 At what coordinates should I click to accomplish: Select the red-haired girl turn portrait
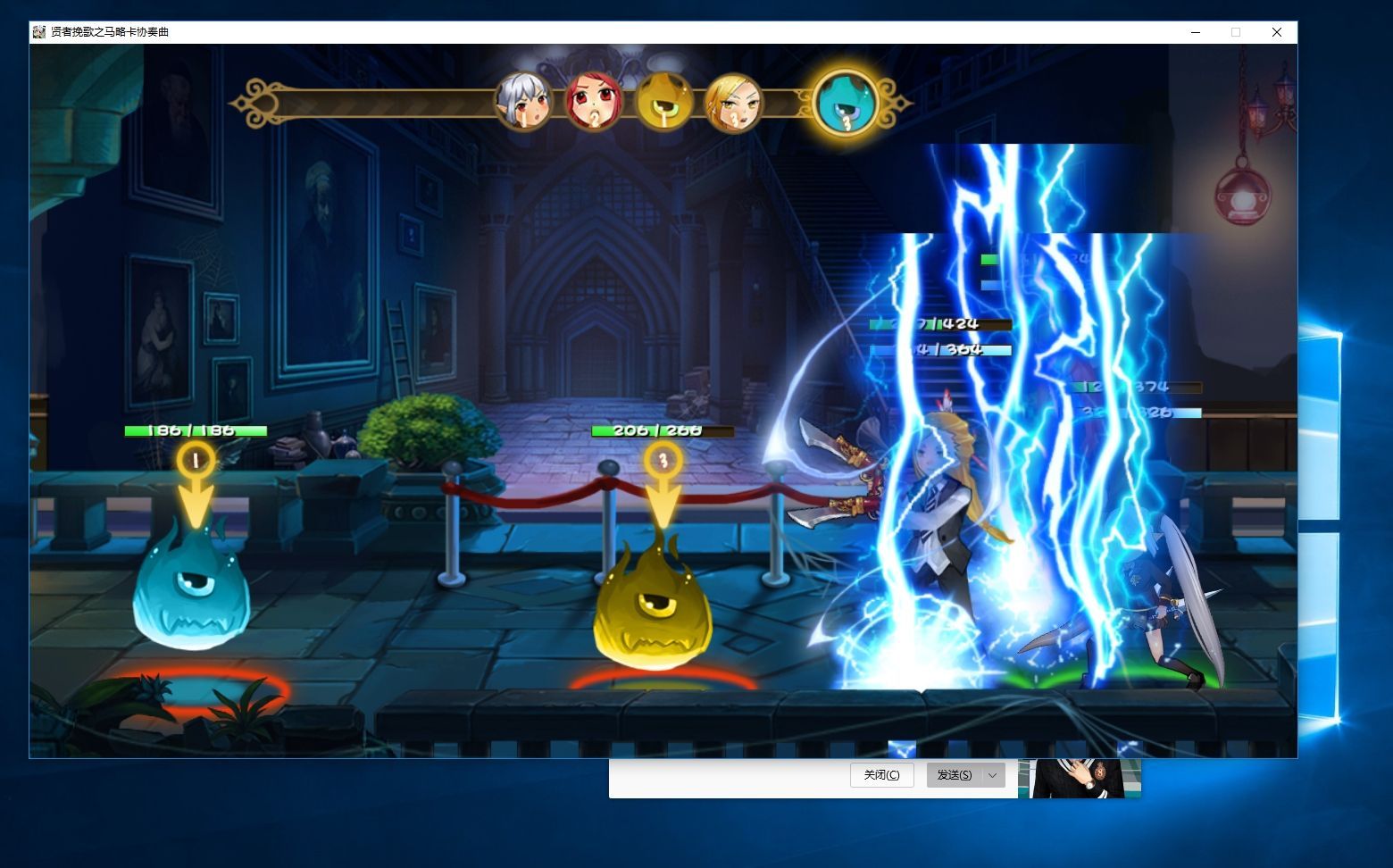pyautogui.click(x=593, y=103)
